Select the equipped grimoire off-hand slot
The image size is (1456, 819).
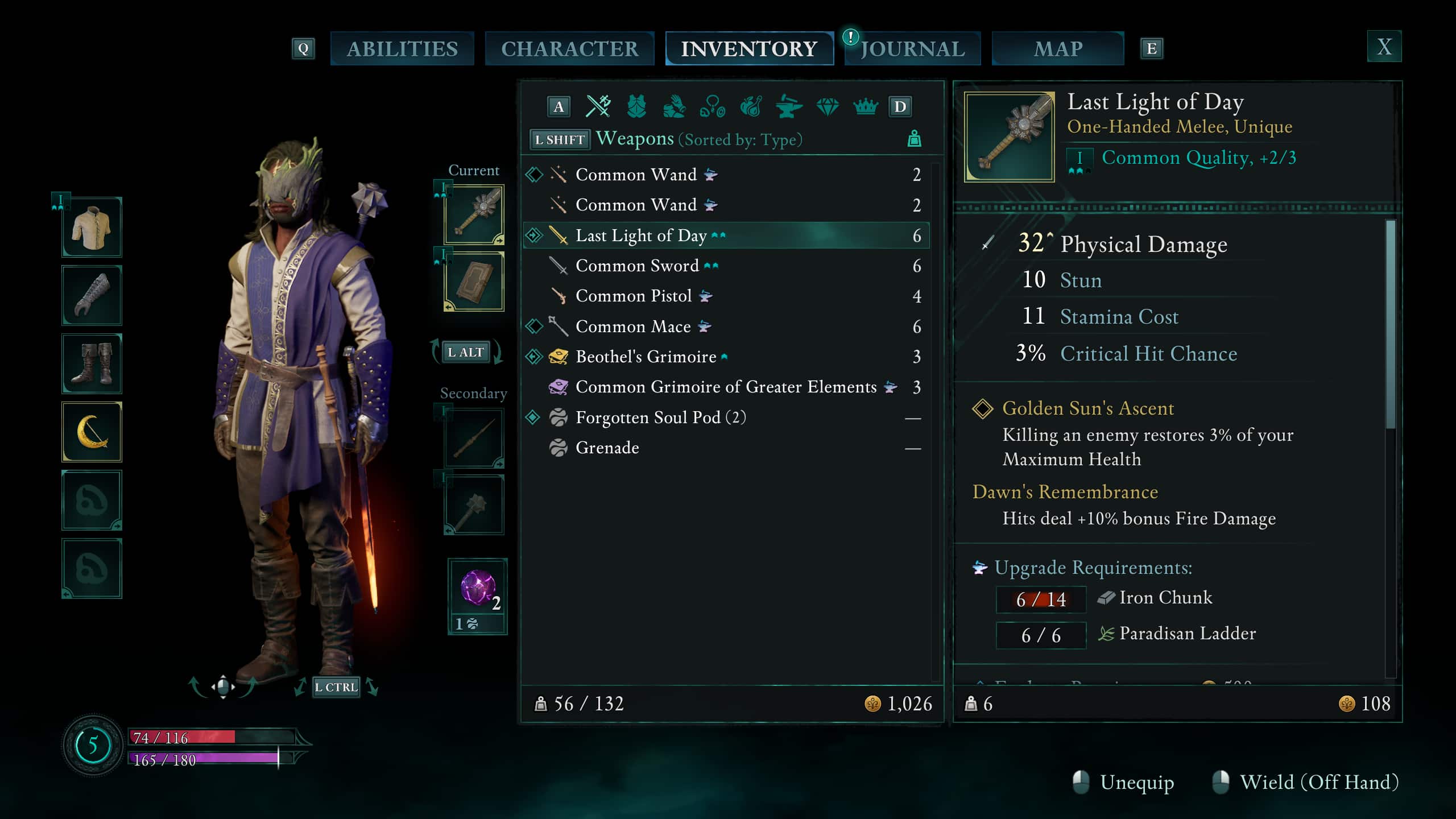click(x=474, y=282)
